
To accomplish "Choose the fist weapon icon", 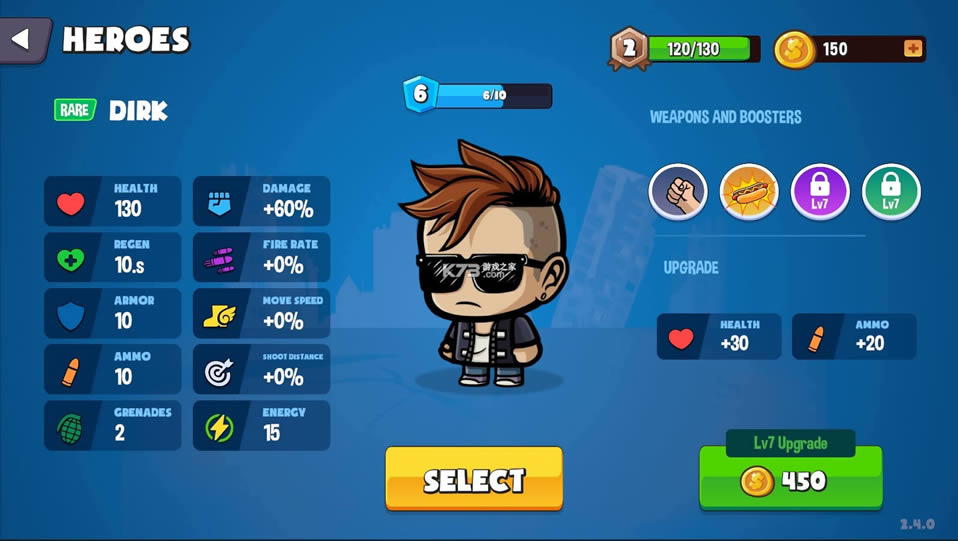I will coord(678,192).
